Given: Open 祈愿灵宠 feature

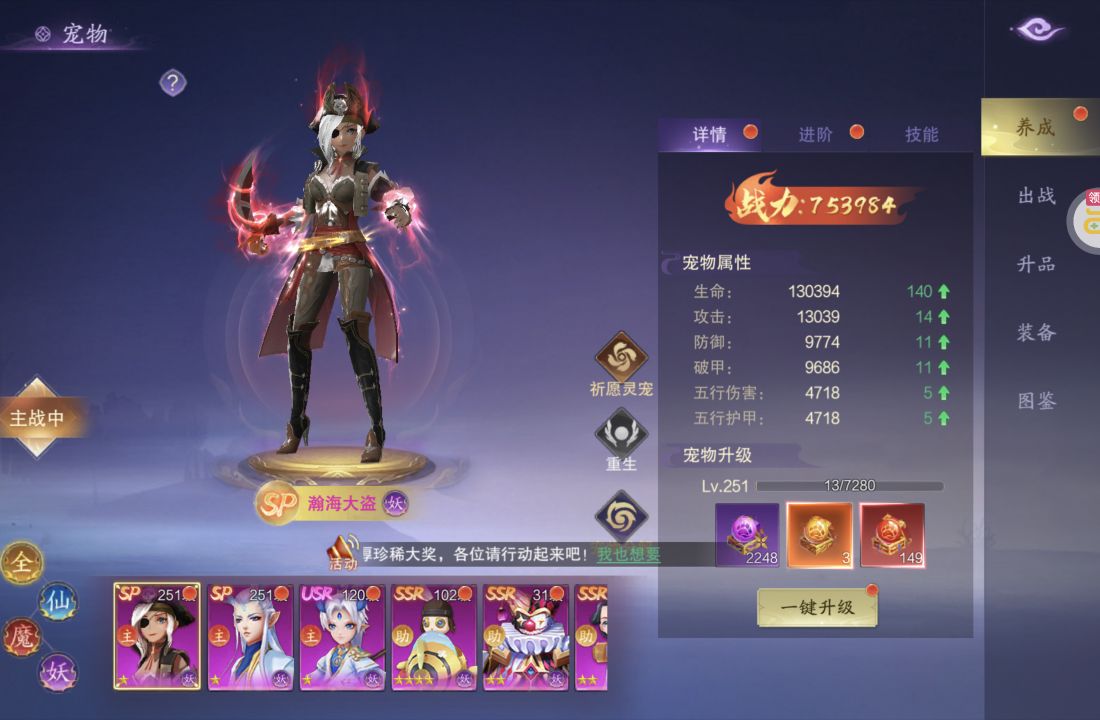Looking at the screenshot, I should pos(621,358).
